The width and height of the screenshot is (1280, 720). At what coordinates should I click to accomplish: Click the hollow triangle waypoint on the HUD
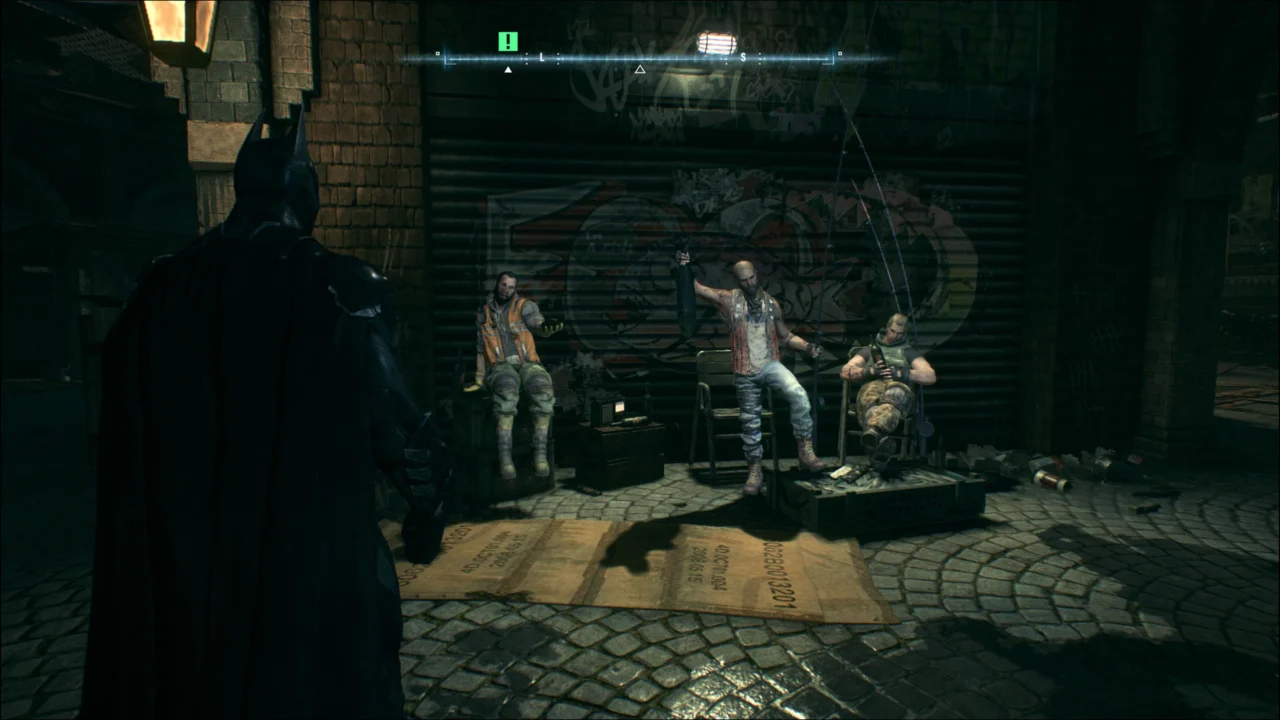(640, 69)
